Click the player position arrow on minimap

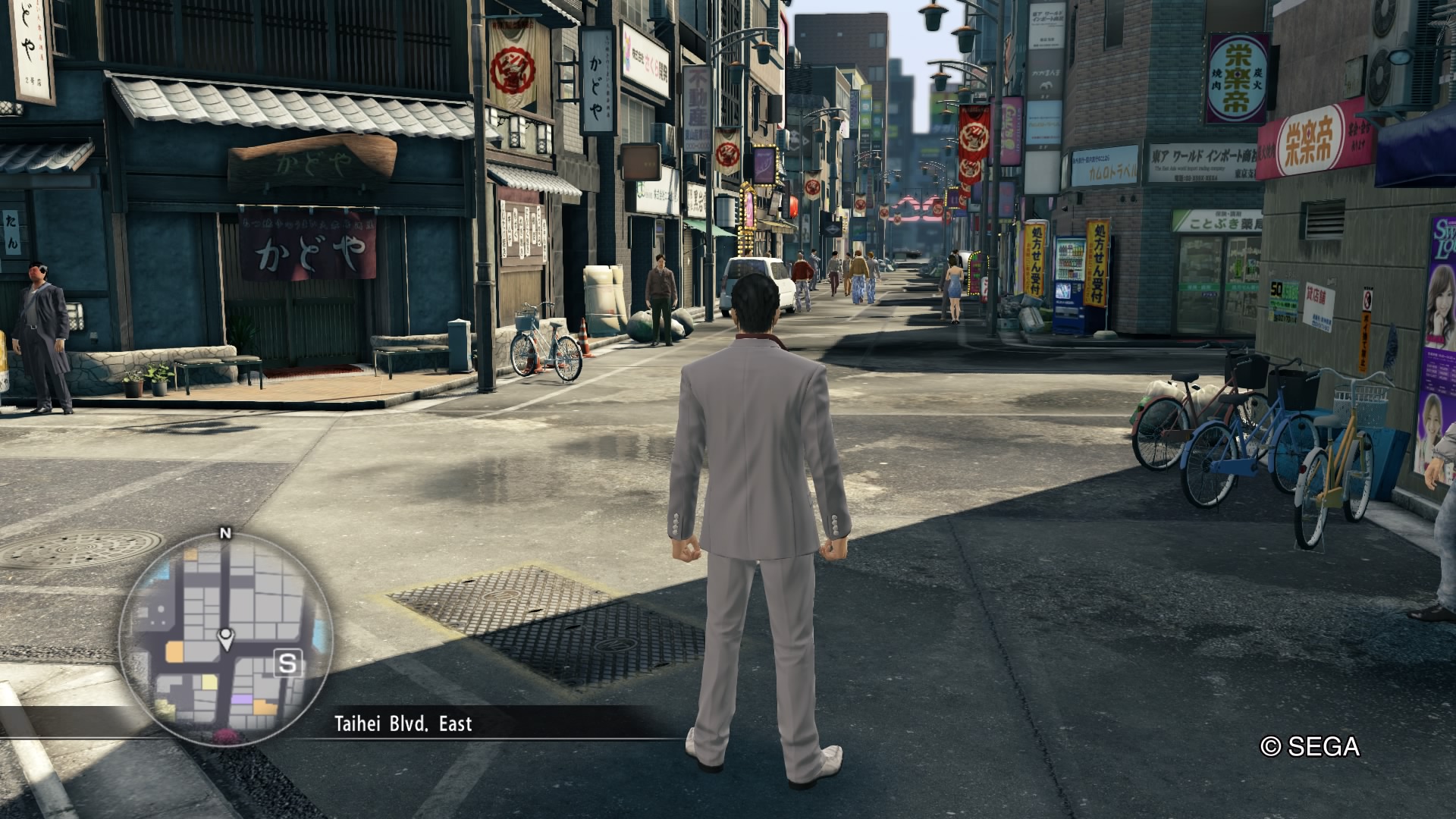coord(225,639)
